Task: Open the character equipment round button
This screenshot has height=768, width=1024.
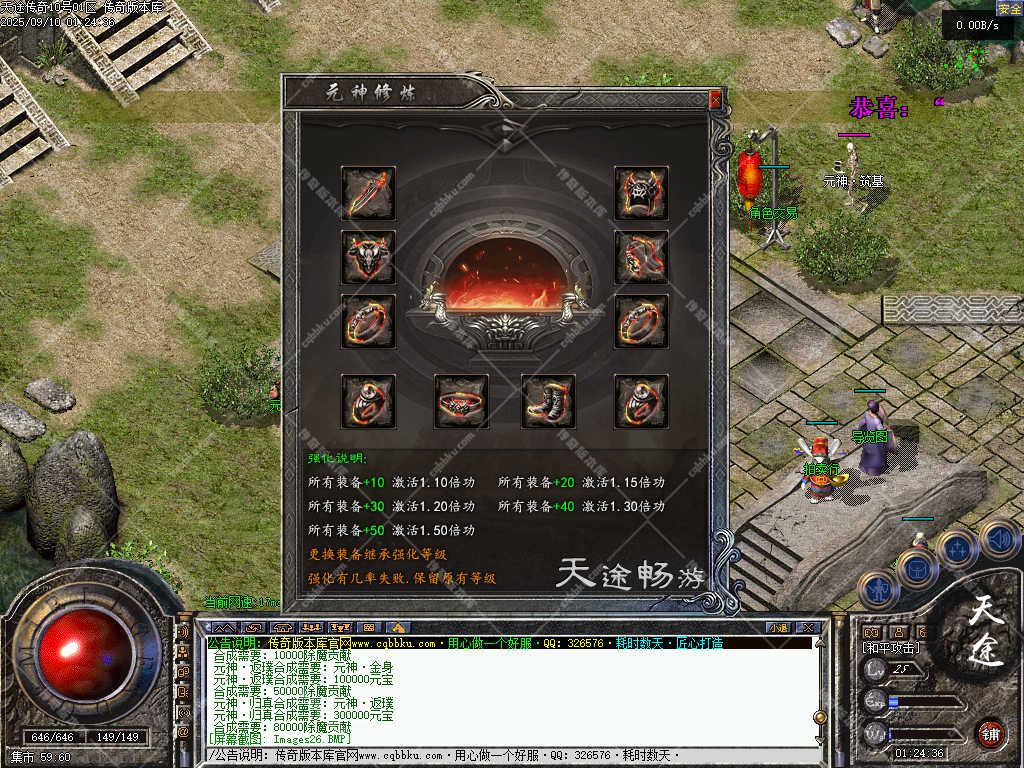Action: (x=877, y=590)
